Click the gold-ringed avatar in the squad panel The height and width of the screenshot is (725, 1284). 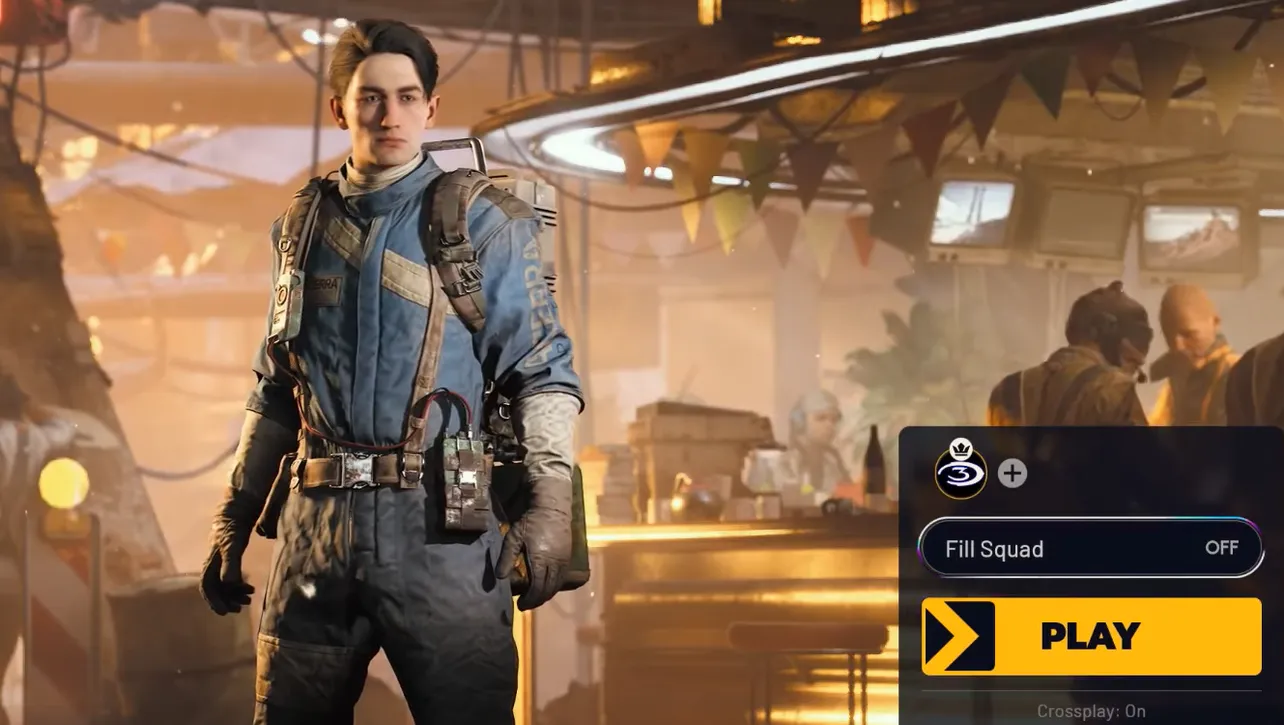[x=963, y=473]
